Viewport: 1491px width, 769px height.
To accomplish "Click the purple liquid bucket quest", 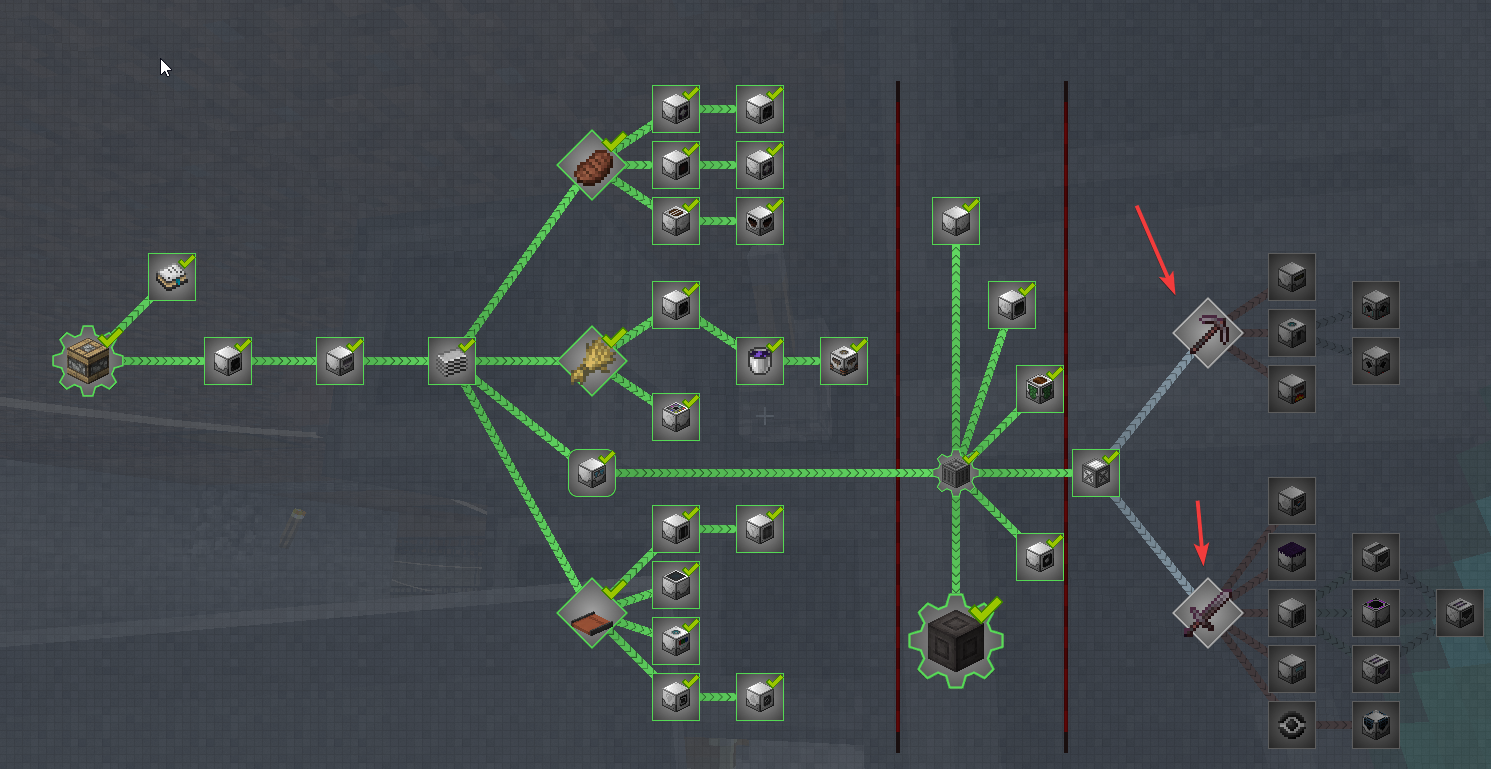I will click(760, 361).
